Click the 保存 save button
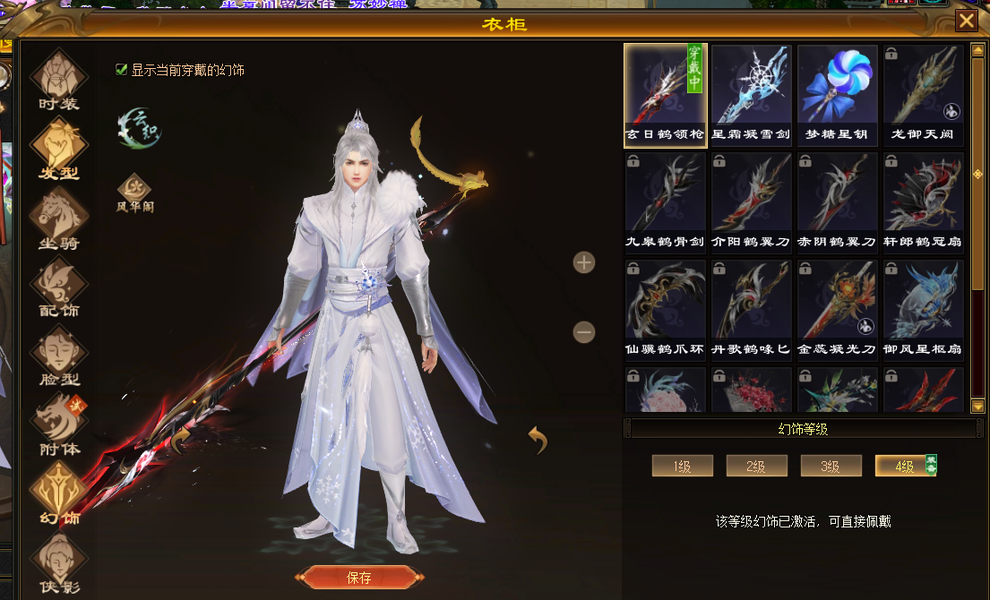 tap(358, 577)
